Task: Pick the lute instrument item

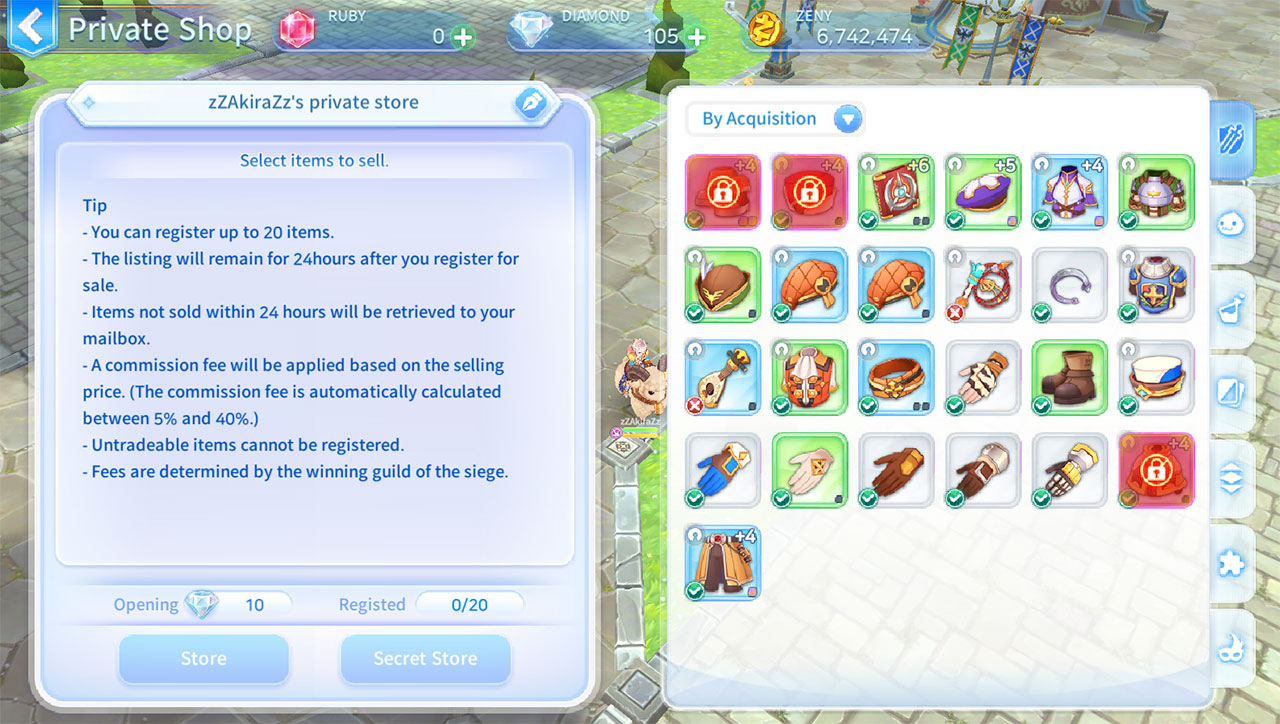Action: (723, 377)
